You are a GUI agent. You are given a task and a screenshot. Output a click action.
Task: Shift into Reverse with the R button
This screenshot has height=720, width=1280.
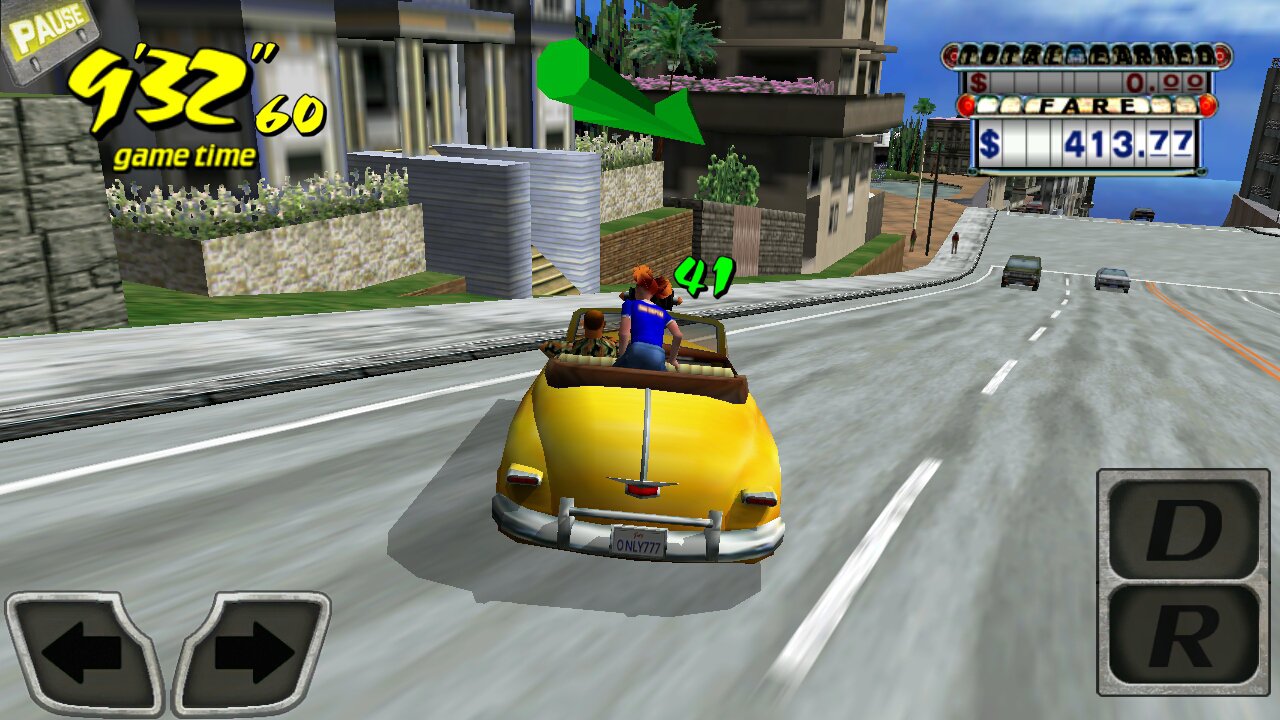(x=1184, y=635)
